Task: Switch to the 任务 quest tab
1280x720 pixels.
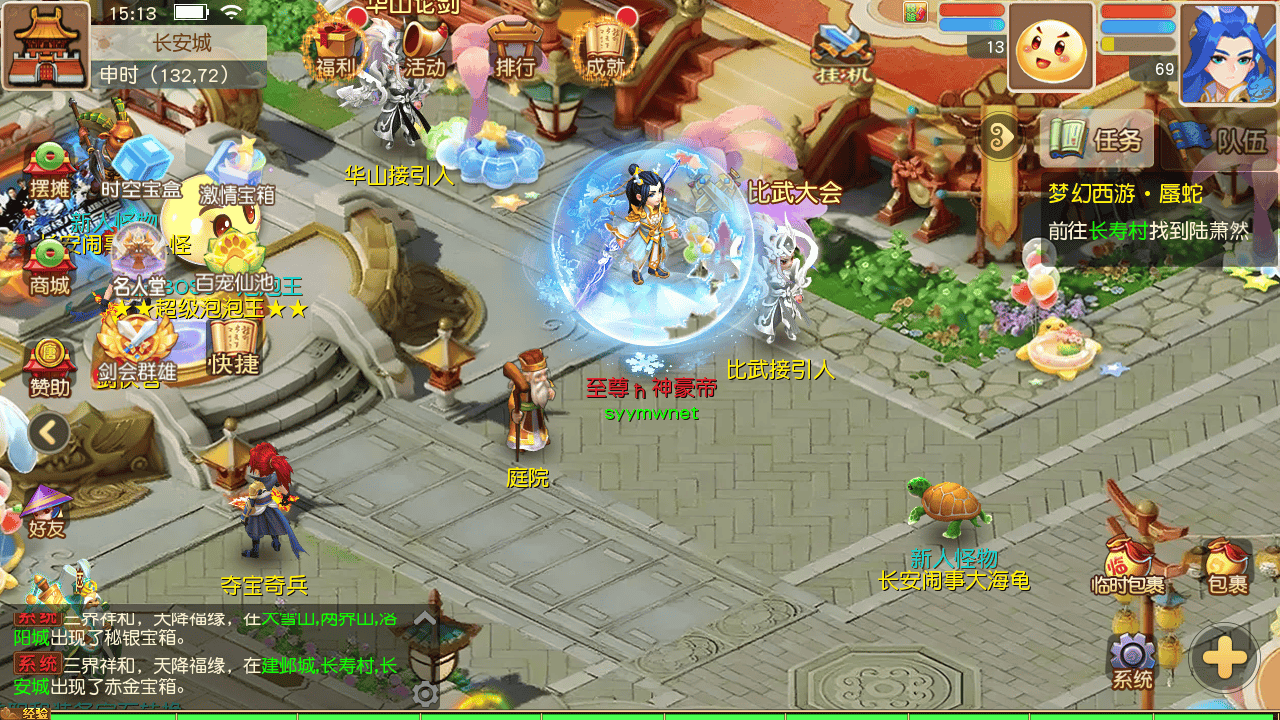Action: (x=1097, y=139)
